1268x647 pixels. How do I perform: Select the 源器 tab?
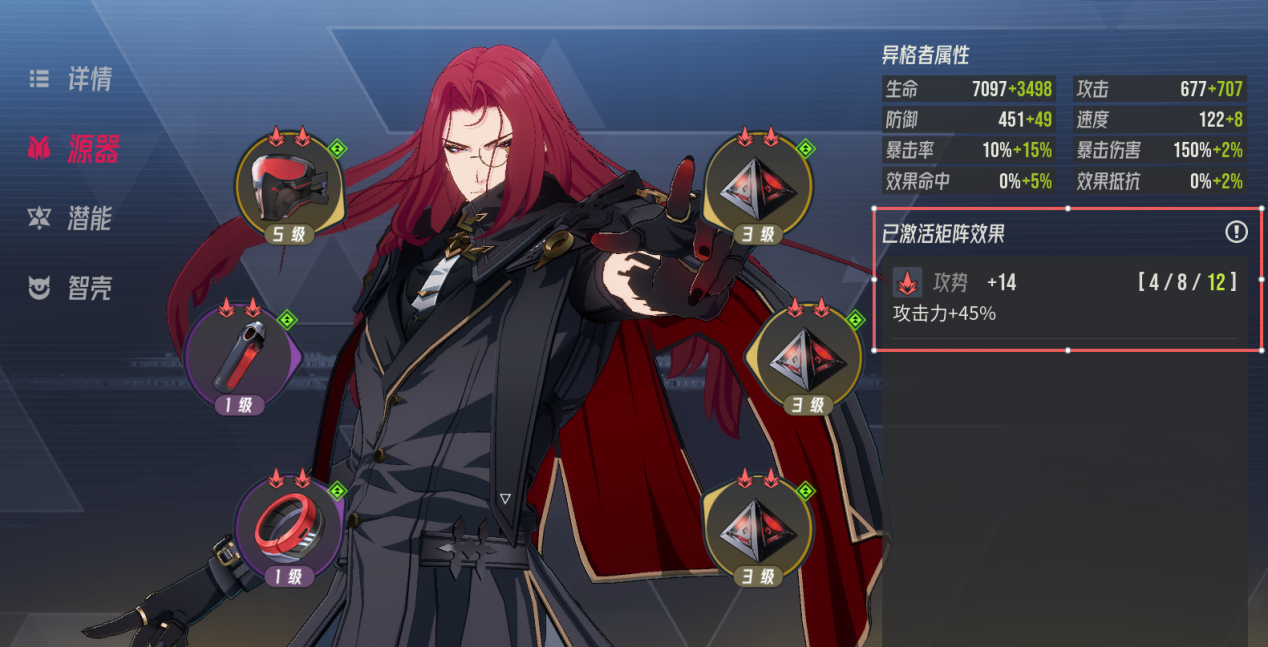coord(75,150)
